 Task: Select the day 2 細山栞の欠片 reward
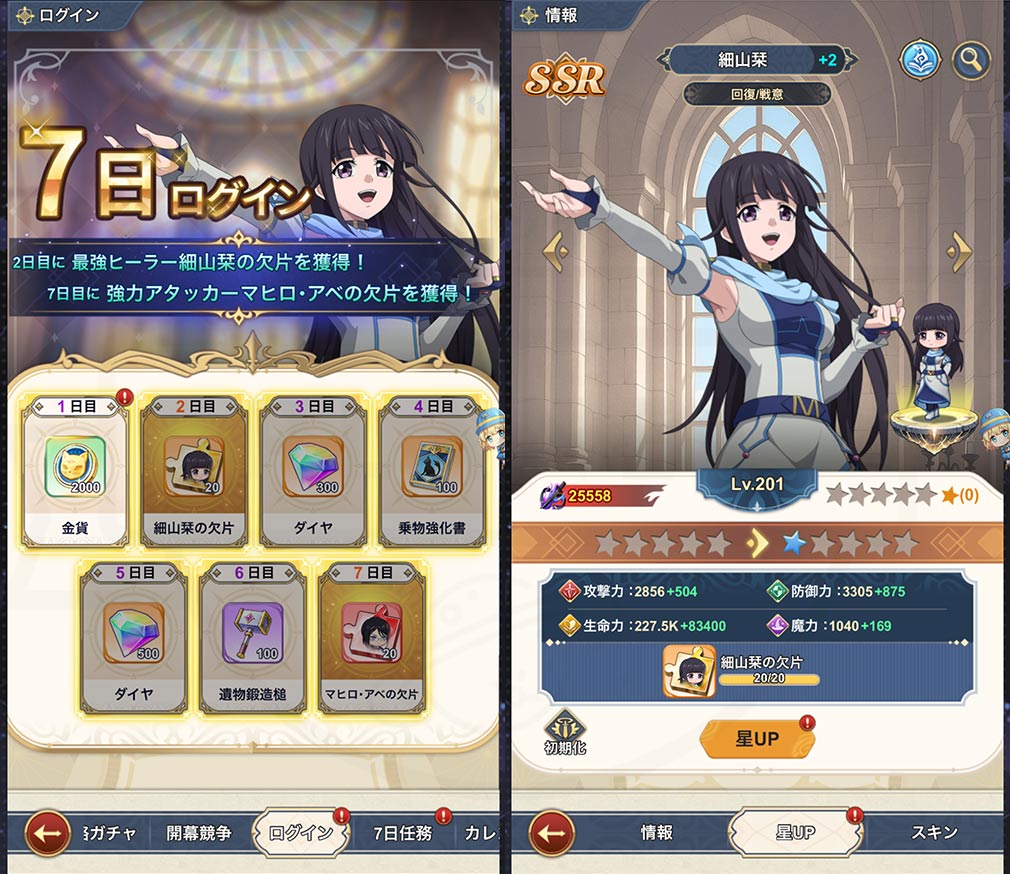pyautogui.click(x=194, y=470)
